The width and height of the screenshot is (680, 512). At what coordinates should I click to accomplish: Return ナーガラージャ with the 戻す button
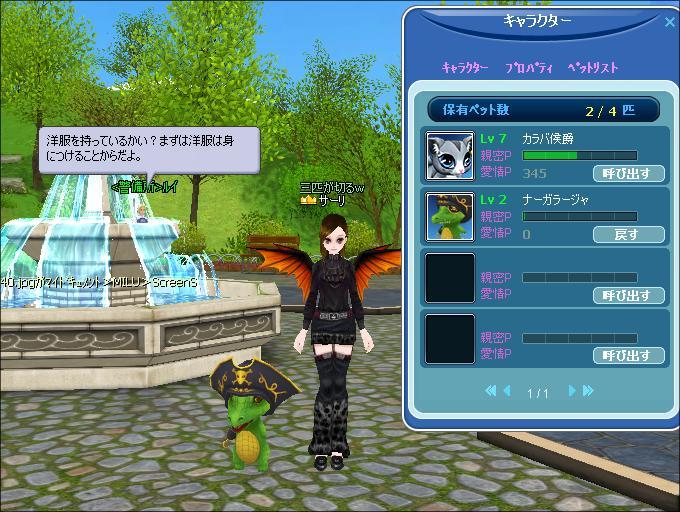(628, 234)
